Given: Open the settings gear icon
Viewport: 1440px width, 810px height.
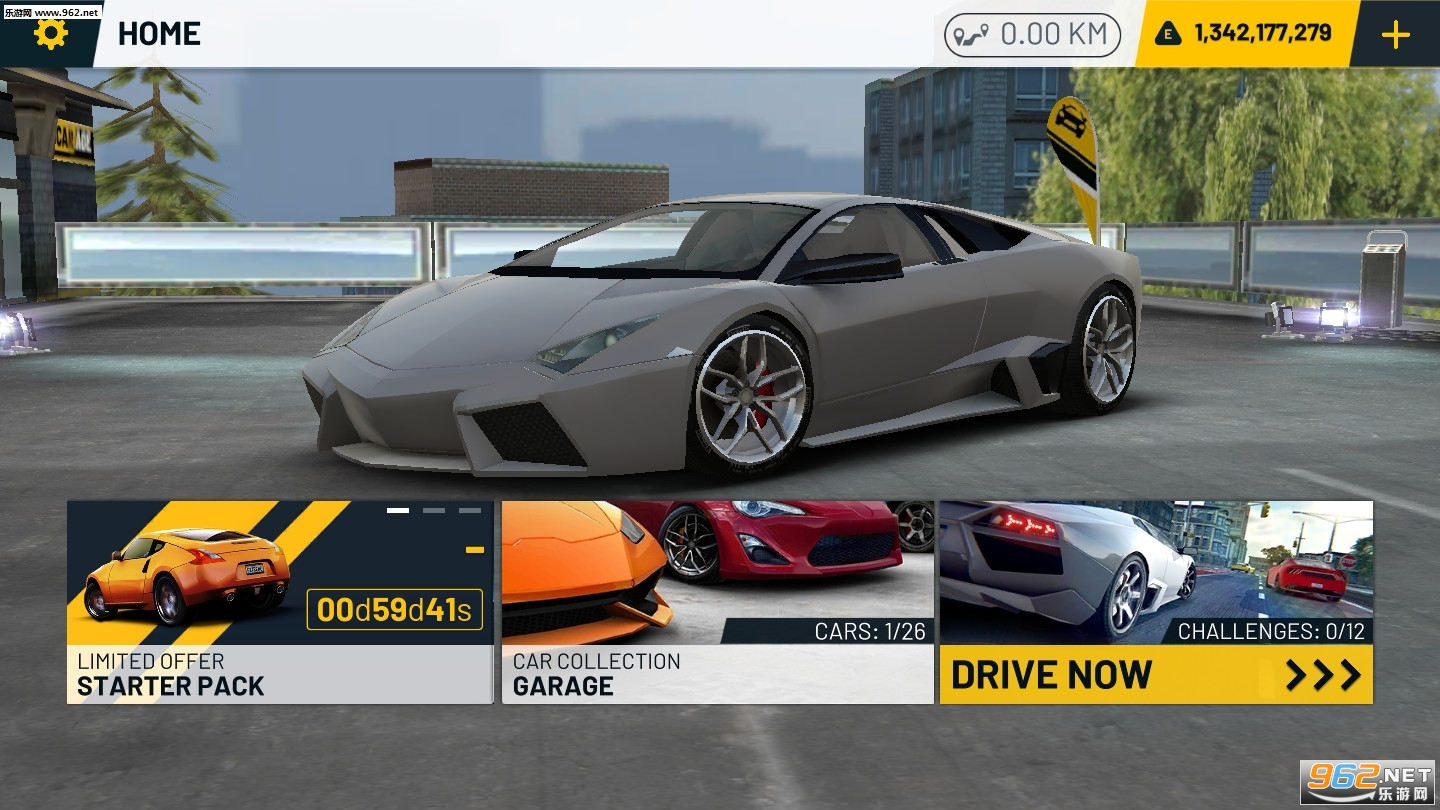Looking at the screenshot, I should 50,34.
